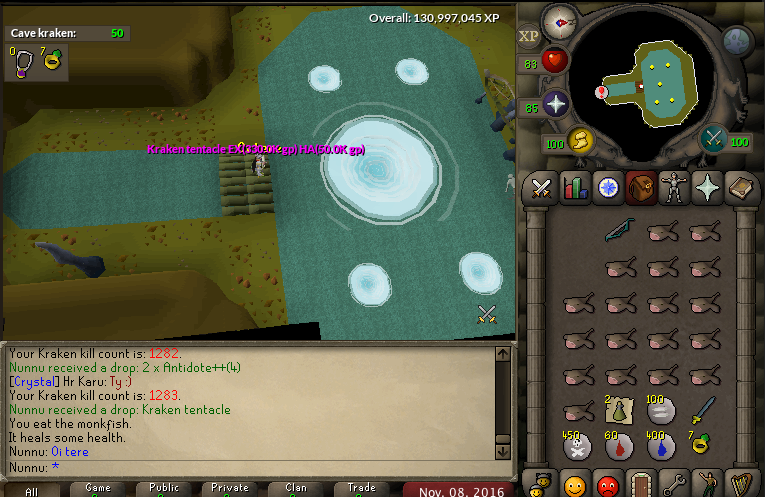Open the Logout door tab

[640, 485]
